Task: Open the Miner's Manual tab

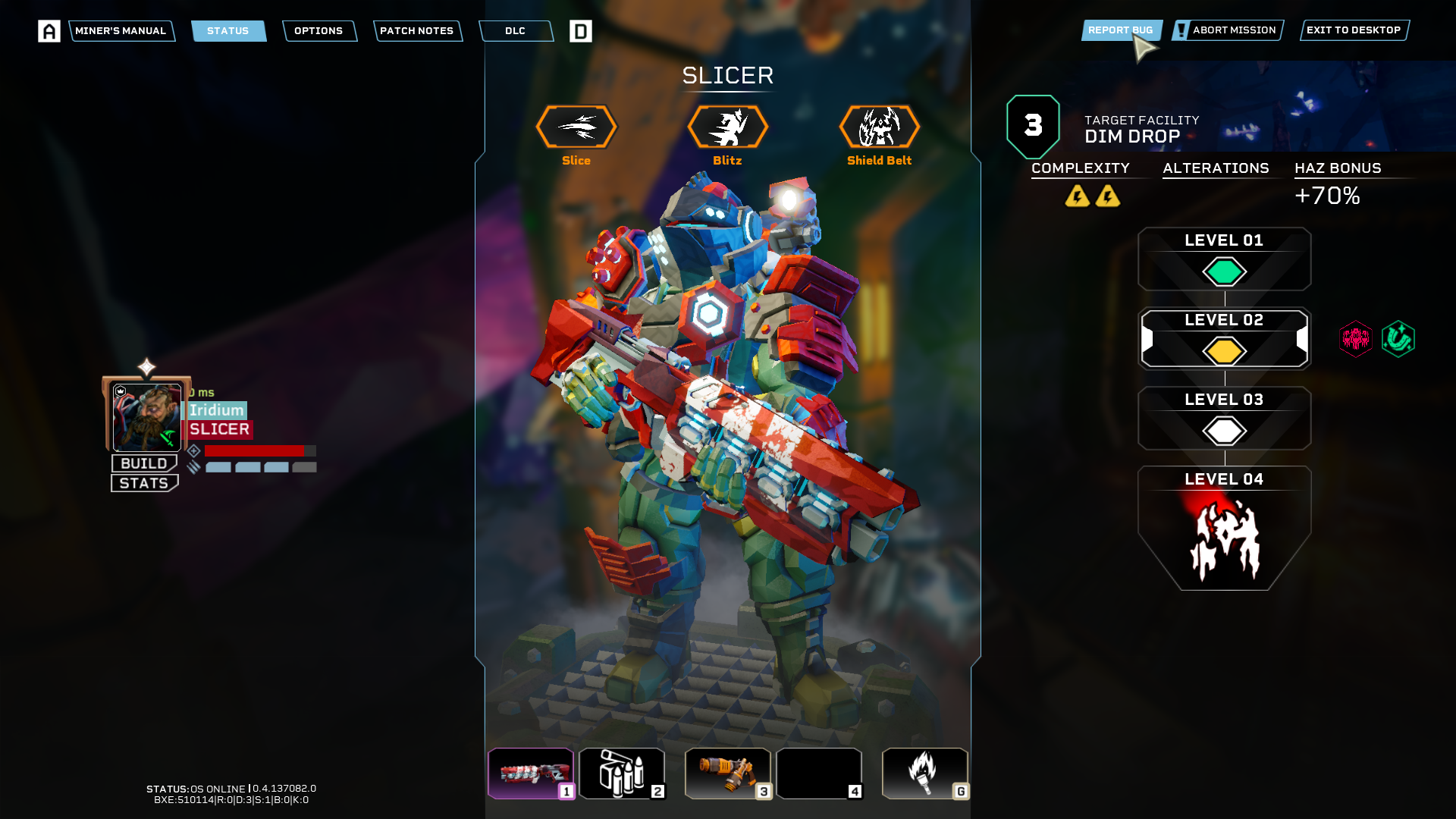Action: click(x=121, y=31)
